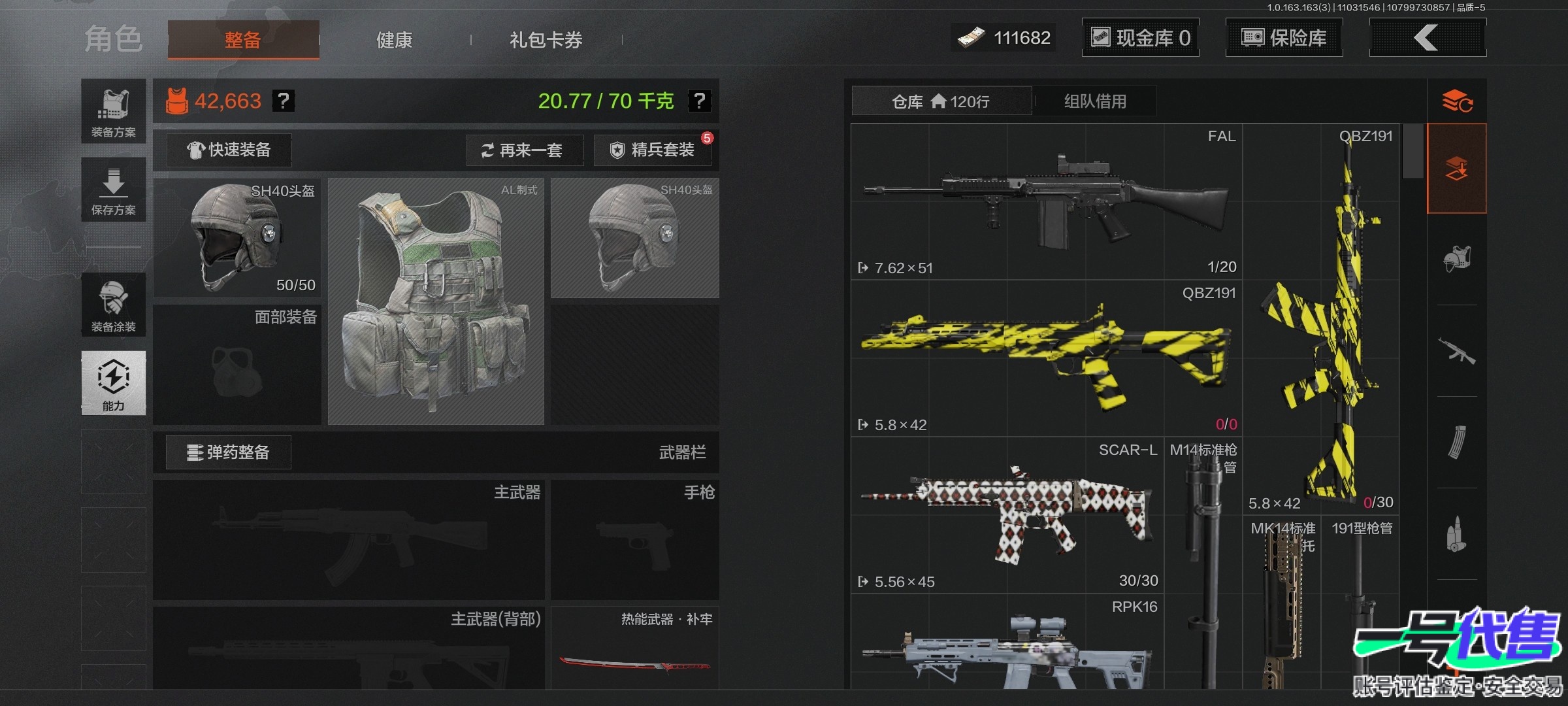Open 装备涂装 equipment skins
The width and height of the screenshot is (1568, 706).
[x=113, y=305]
